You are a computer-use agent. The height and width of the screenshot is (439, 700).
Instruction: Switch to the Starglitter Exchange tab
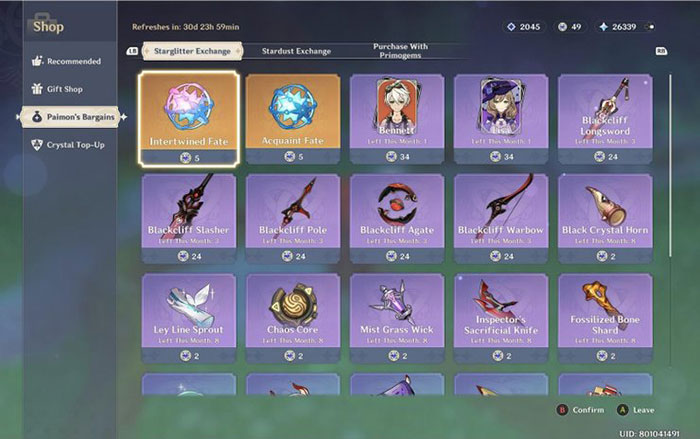coord(191,50)
